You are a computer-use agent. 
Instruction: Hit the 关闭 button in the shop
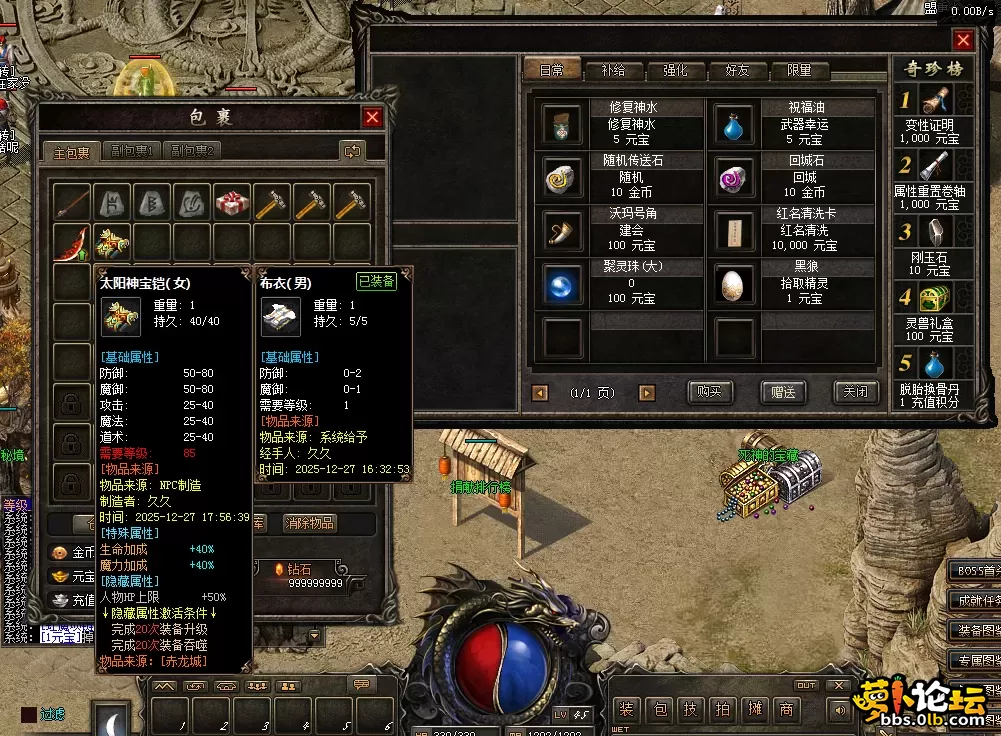pyautogui.click(x=855, y=391)
